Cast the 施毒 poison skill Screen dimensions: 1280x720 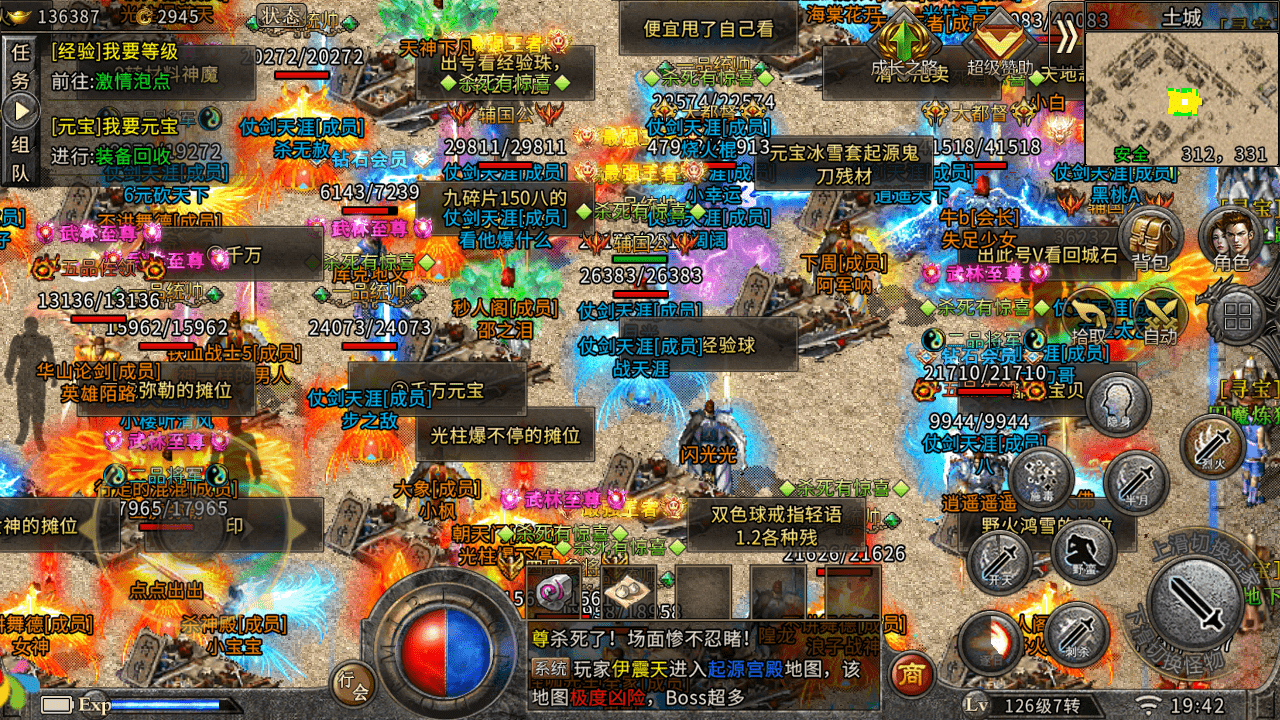(x=1041, y=479)
